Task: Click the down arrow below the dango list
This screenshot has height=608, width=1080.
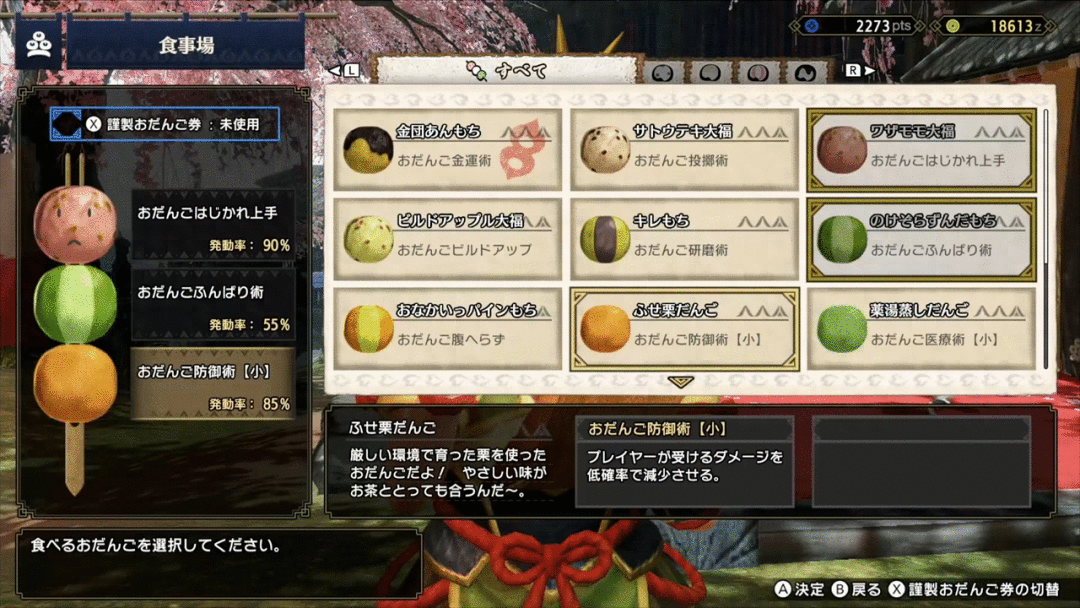Action: [x=680, y=382]
